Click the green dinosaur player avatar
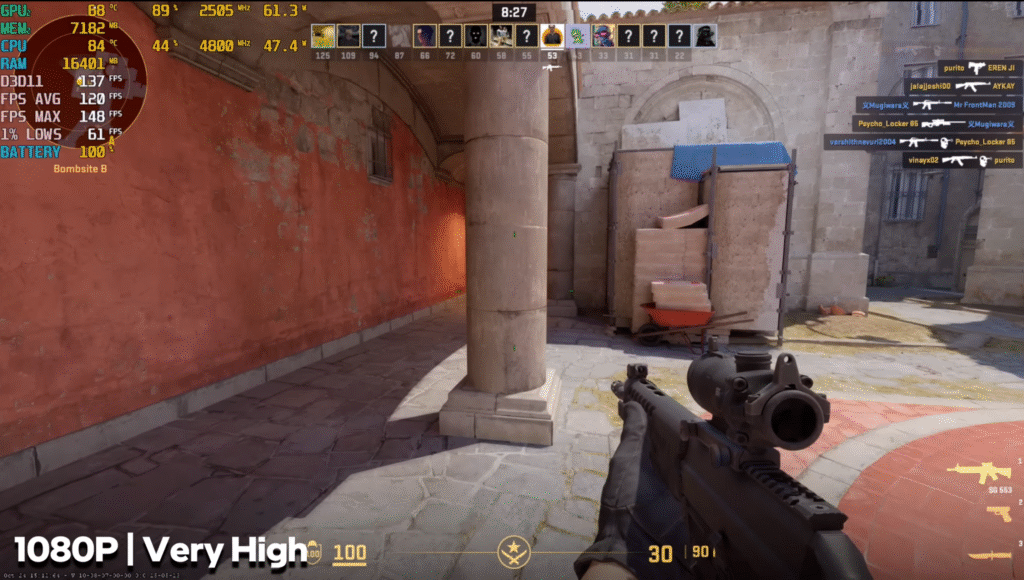 click(577, 37)
